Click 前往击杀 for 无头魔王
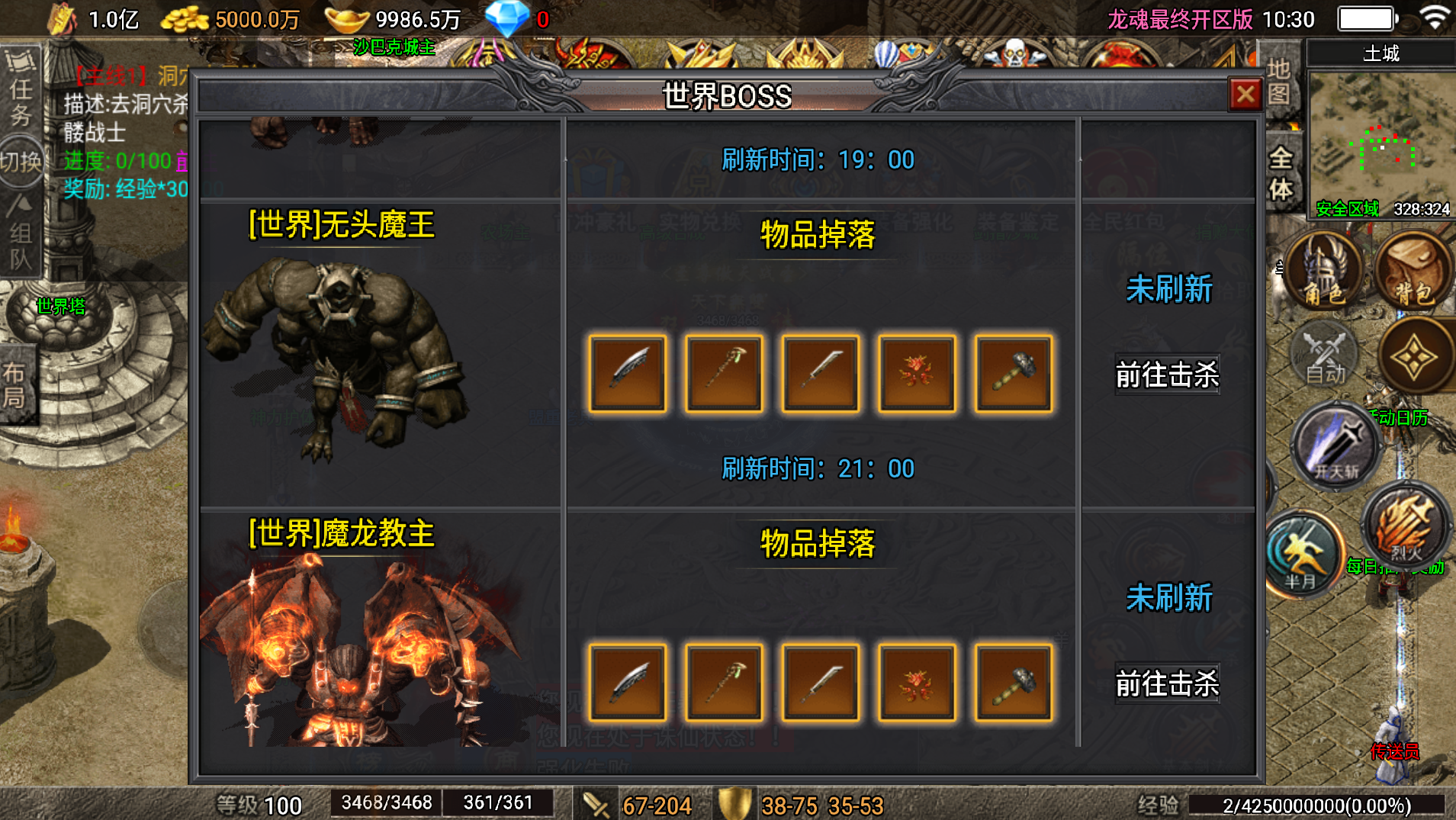The height and width of the screenshot is (820, 1456). [1168, 375]
